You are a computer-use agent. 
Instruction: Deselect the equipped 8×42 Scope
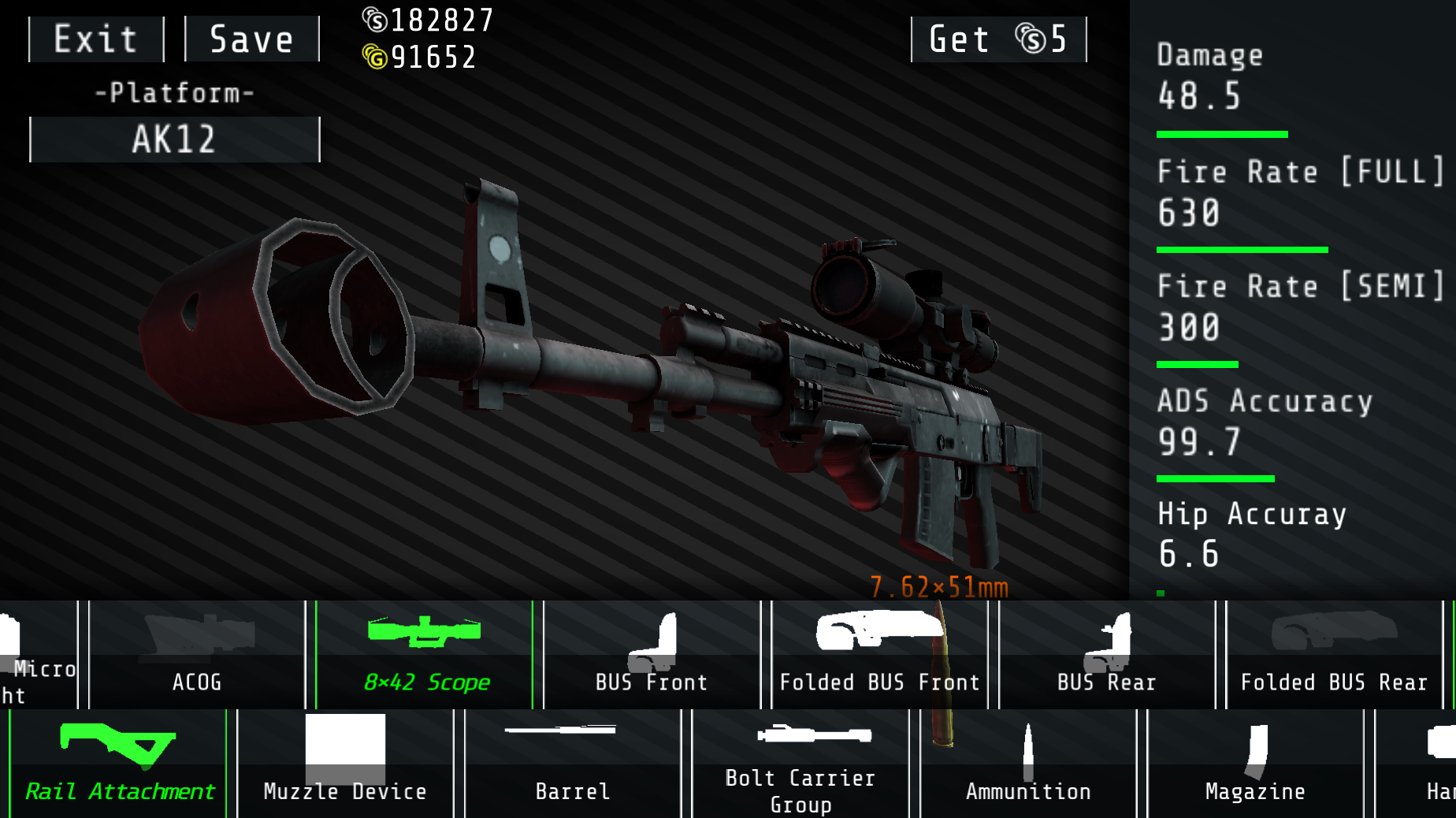coord(425,654)
